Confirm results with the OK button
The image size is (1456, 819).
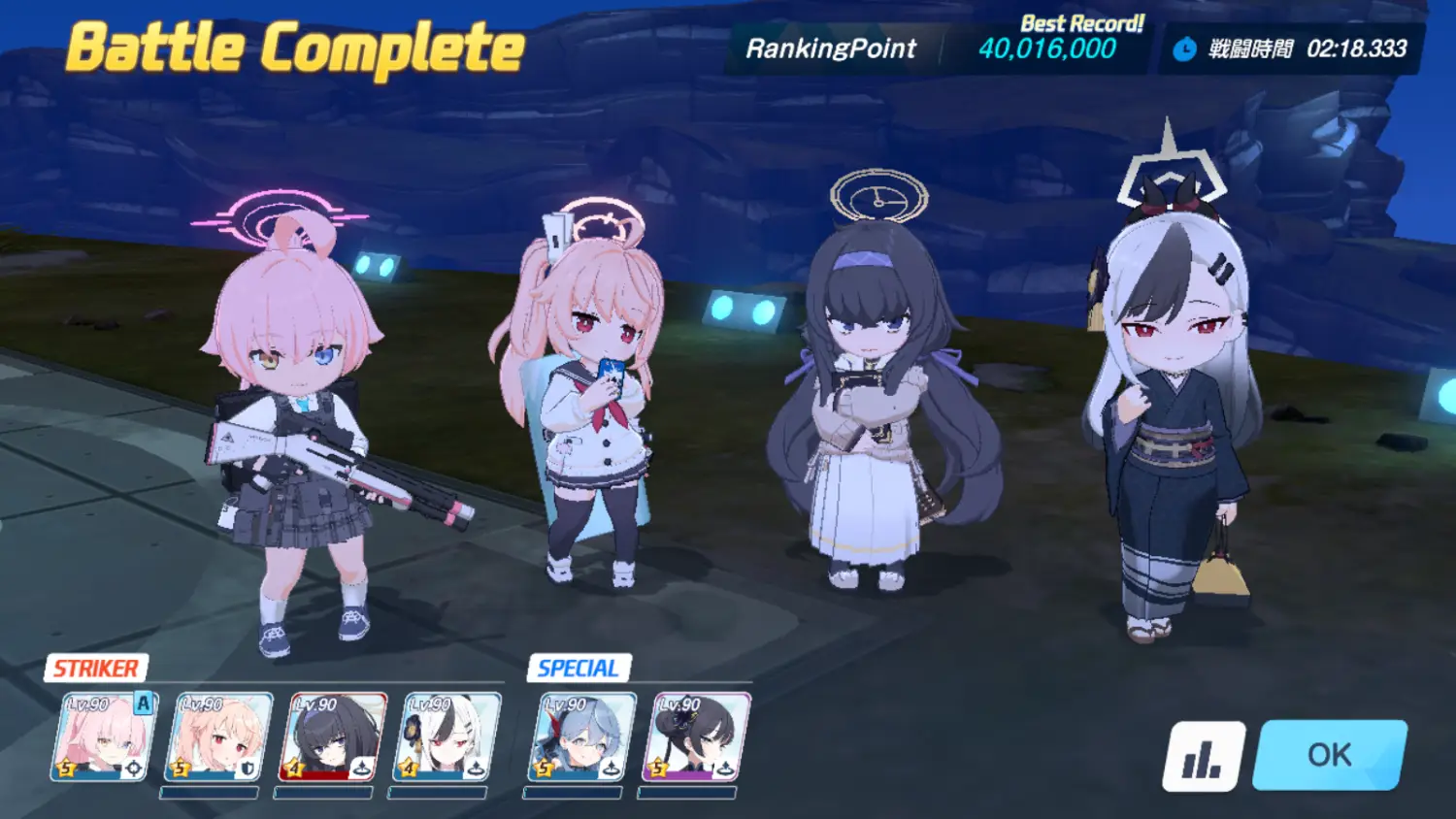tap(1329, 755)
